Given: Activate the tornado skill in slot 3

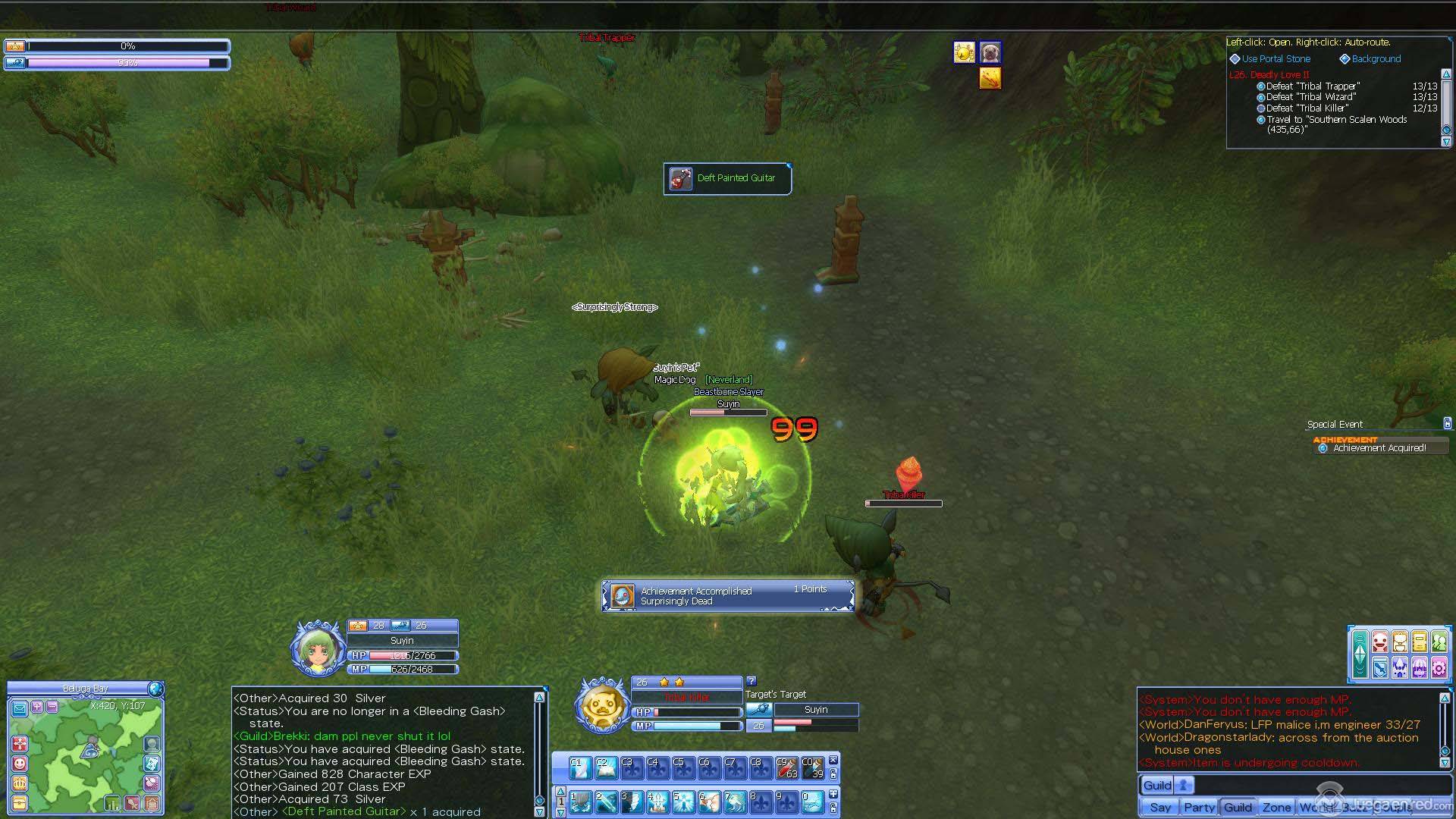Looking at the screenshot, I should [x=632, y=802].
